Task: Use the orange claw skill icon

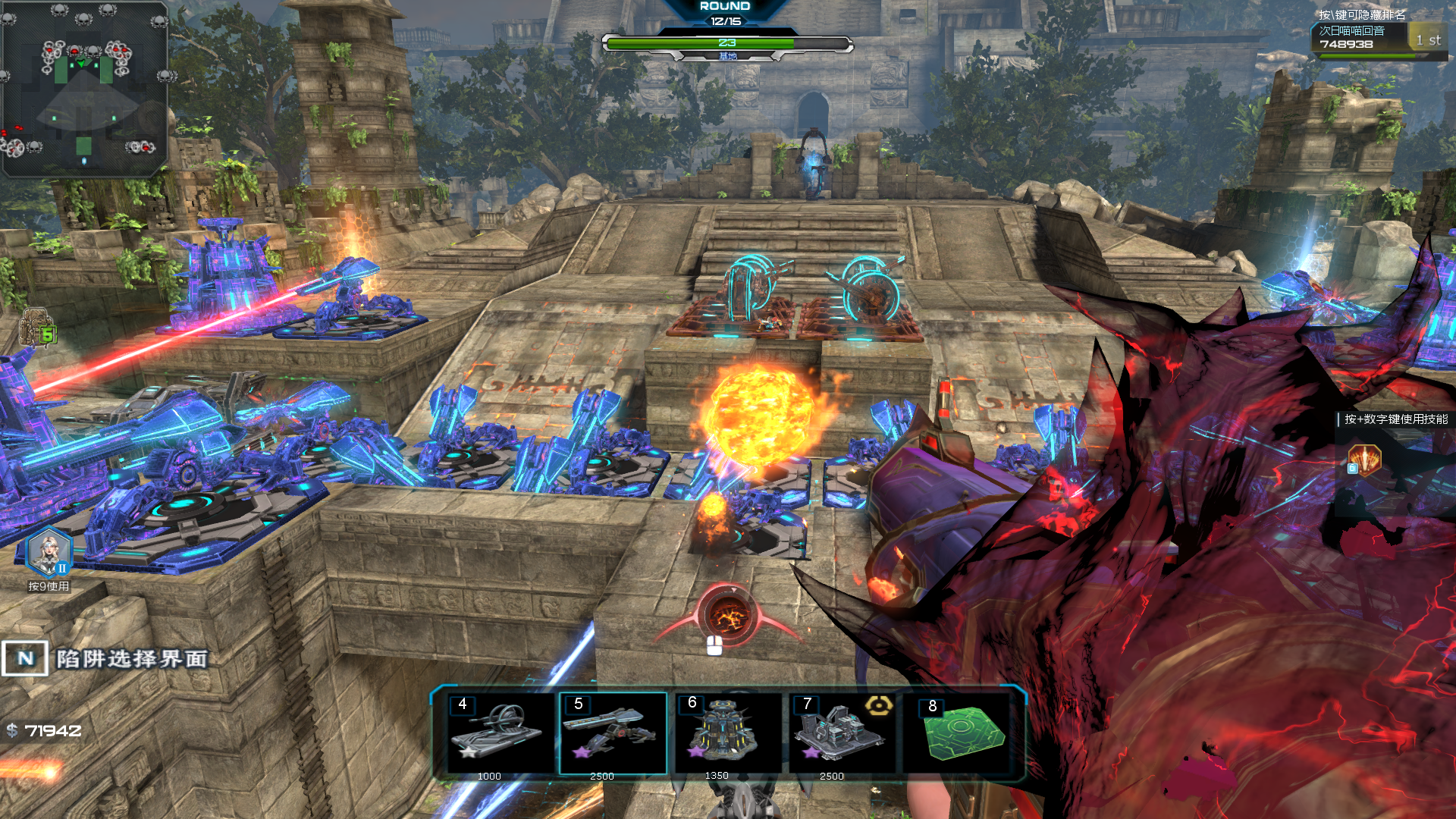Action: click(x=1364, y=460)
